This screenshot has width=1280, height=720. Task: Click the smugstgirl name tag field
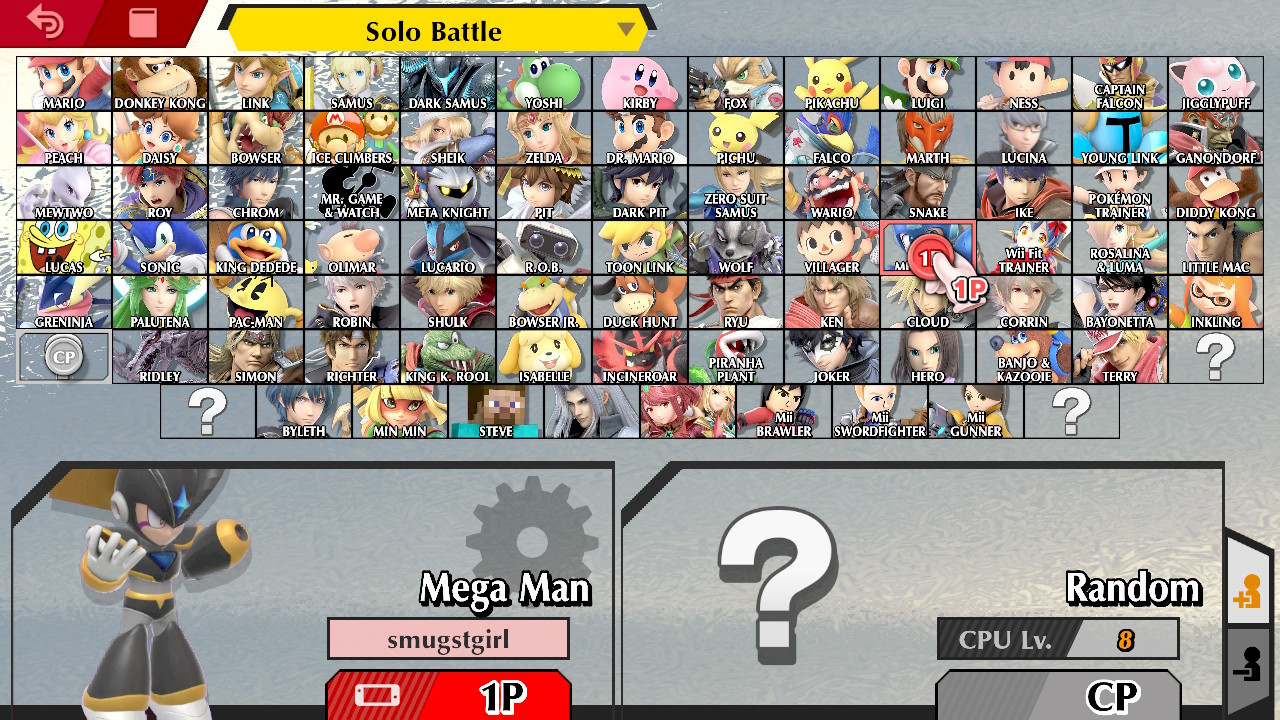[x=448, y=638]
